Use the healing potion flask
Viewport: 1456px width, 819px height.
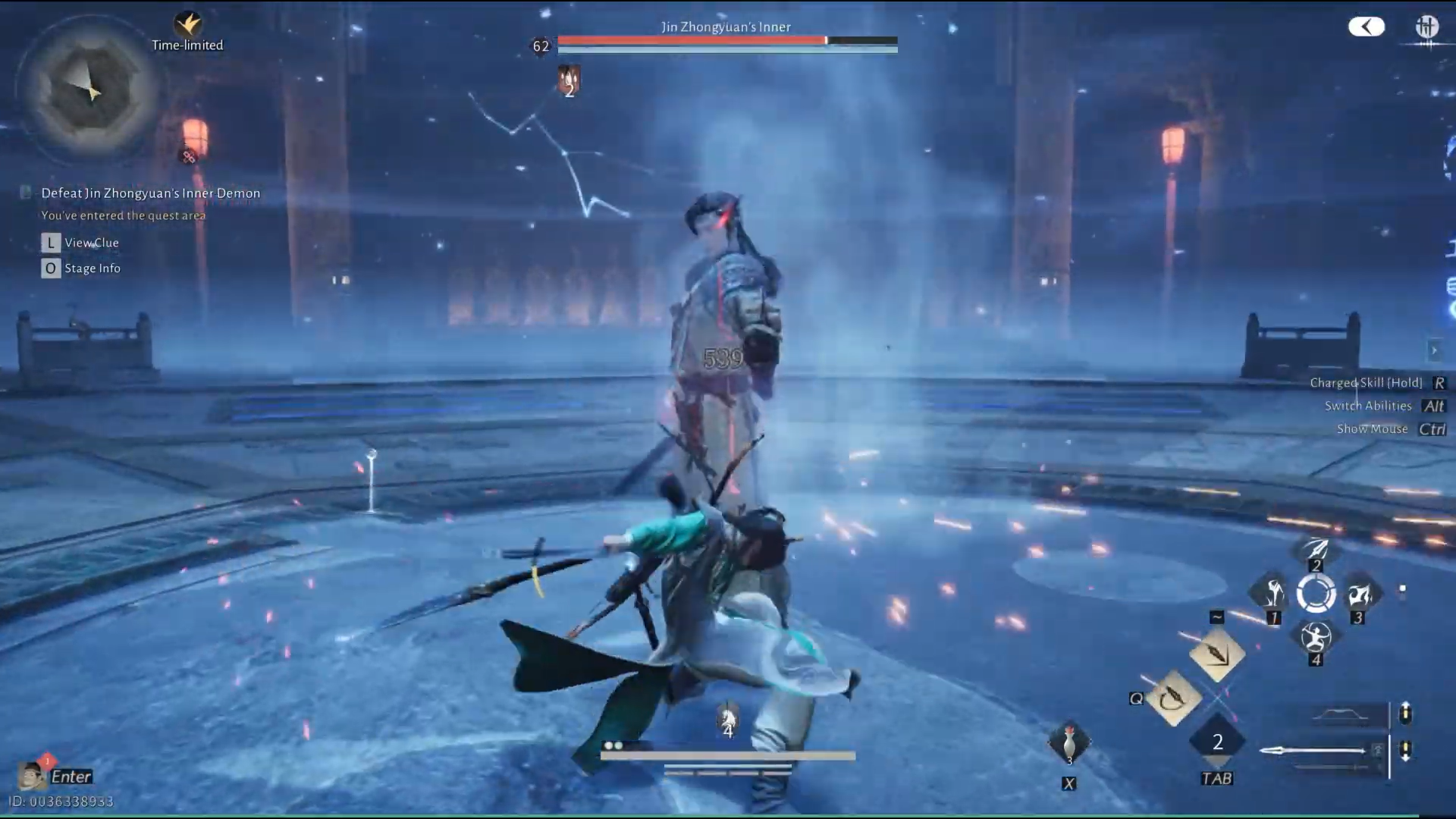click(x=1069, y=743)
